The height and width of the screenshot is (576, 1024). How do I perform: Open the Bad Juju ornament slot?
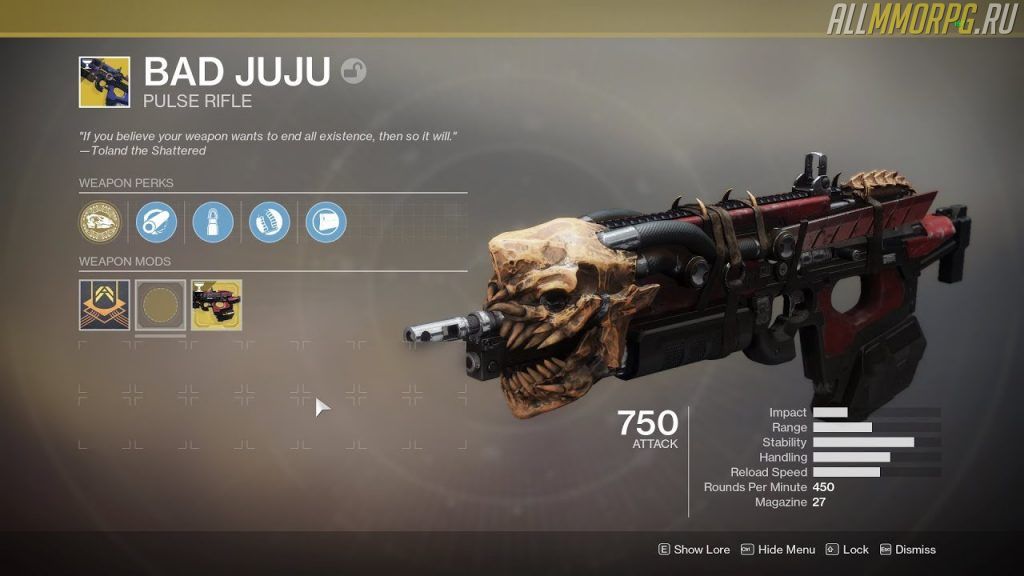pos(216,305)
